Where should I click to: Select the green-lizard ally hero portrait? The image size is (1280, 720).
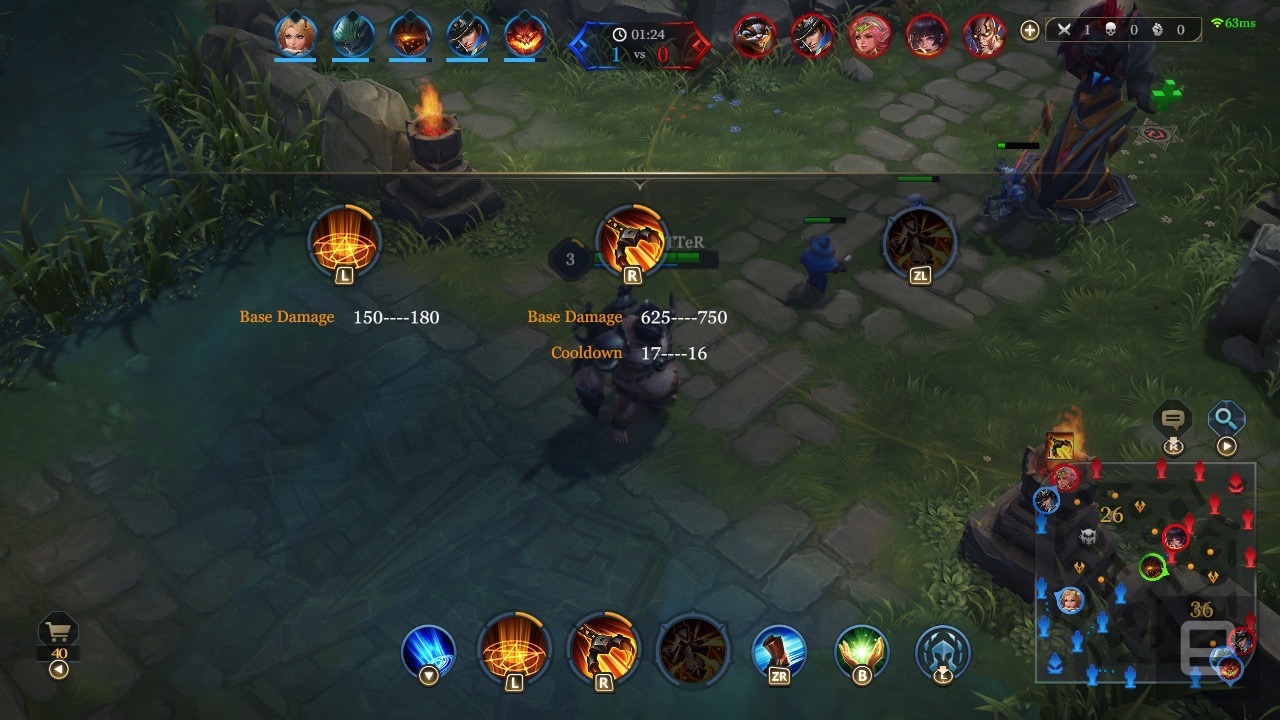tap(353, 35)
